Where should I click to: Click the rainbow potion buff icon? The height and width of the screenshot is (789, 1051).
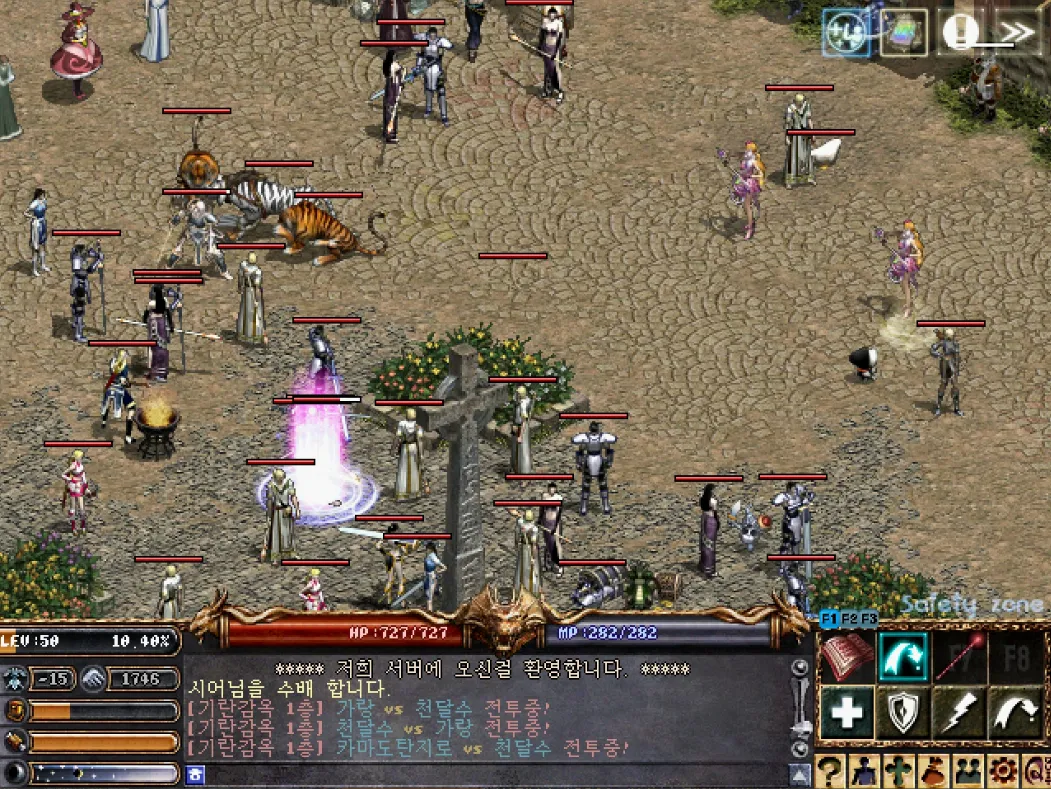tap(904, 32)
